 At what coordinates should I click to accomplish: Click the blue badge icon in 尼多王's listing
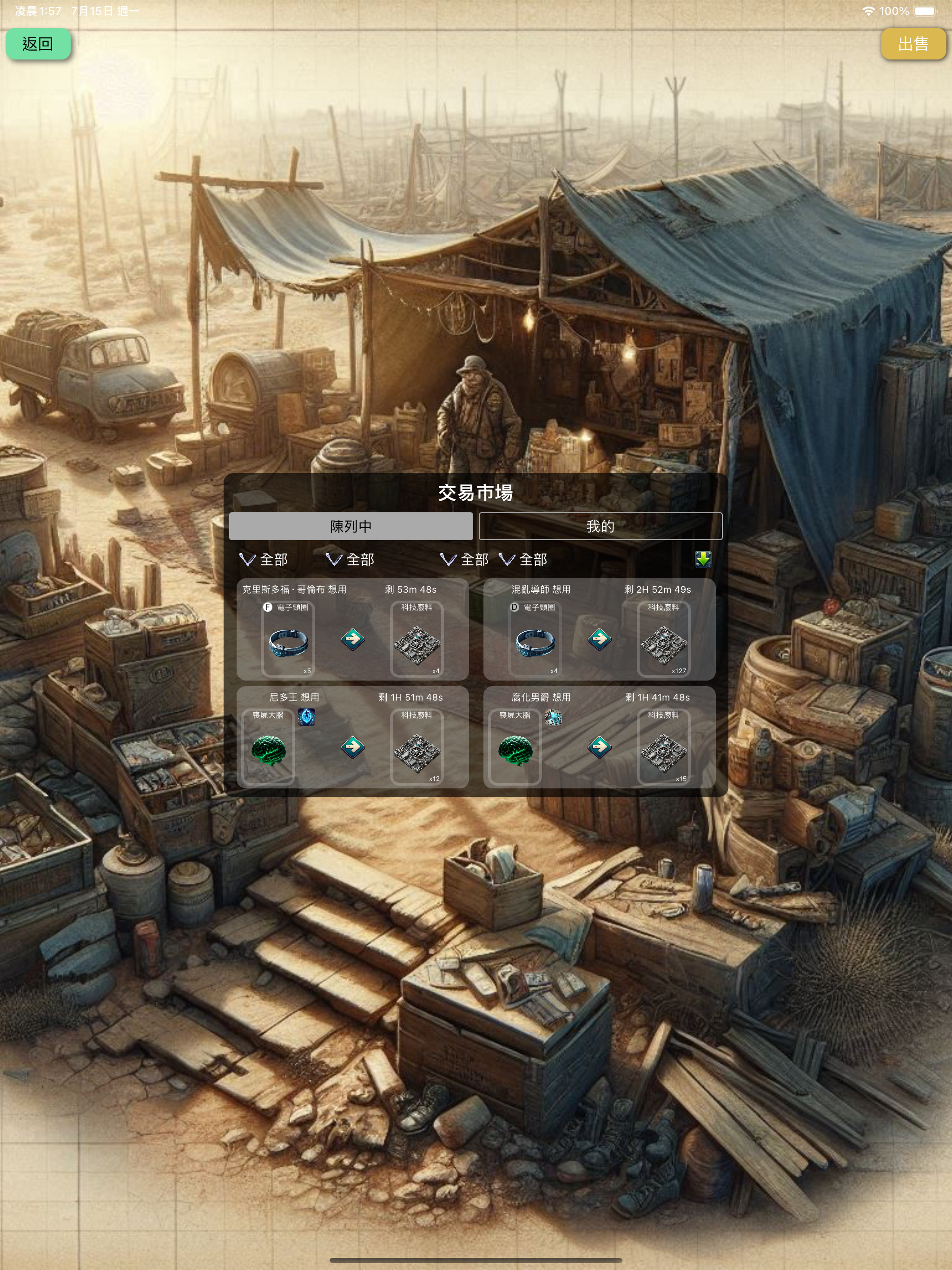click(x=307, y=716)
